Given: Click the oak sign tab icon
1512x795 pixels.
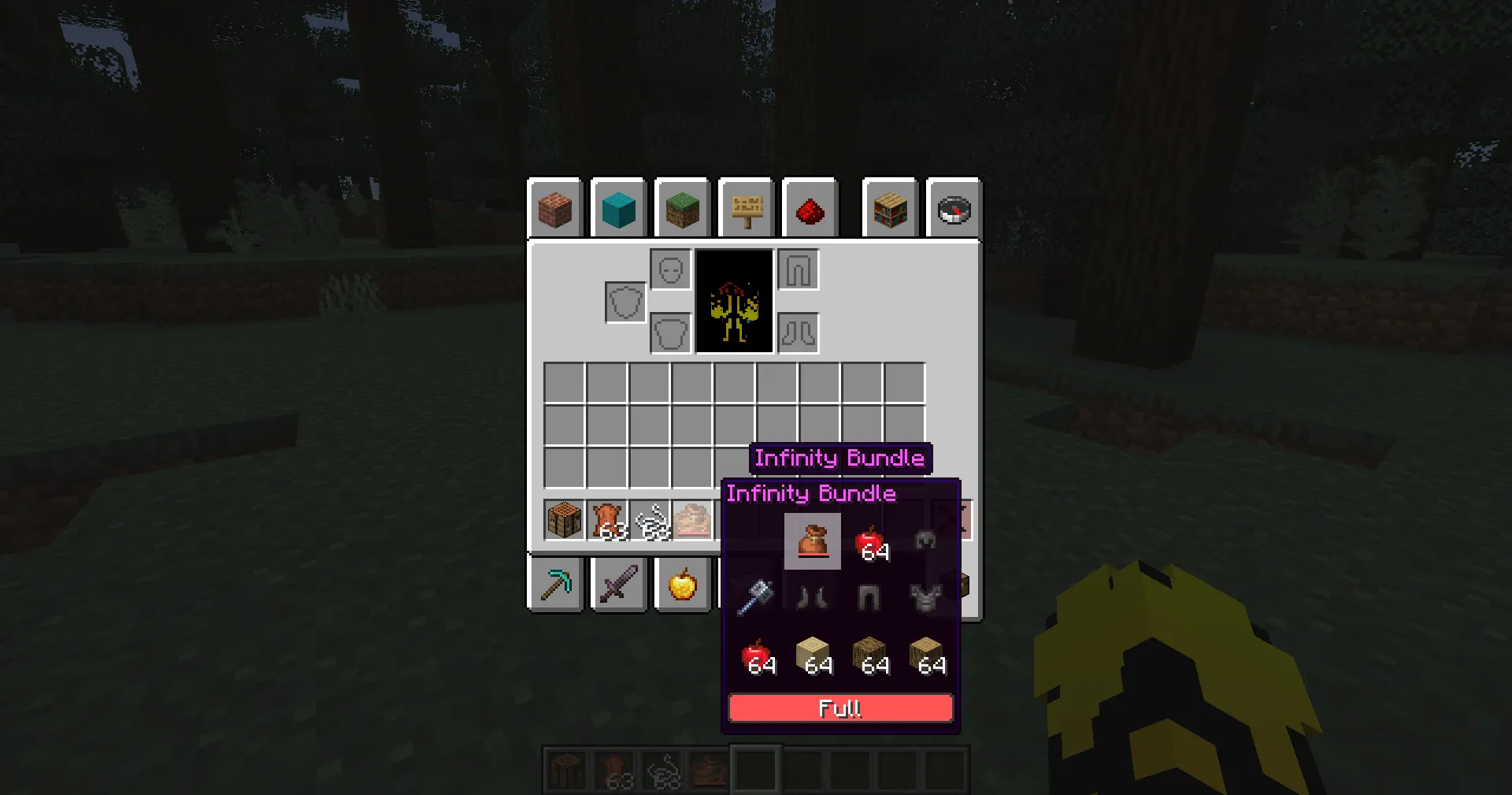Looking at the screenshot, I should [x=747, y=209].
